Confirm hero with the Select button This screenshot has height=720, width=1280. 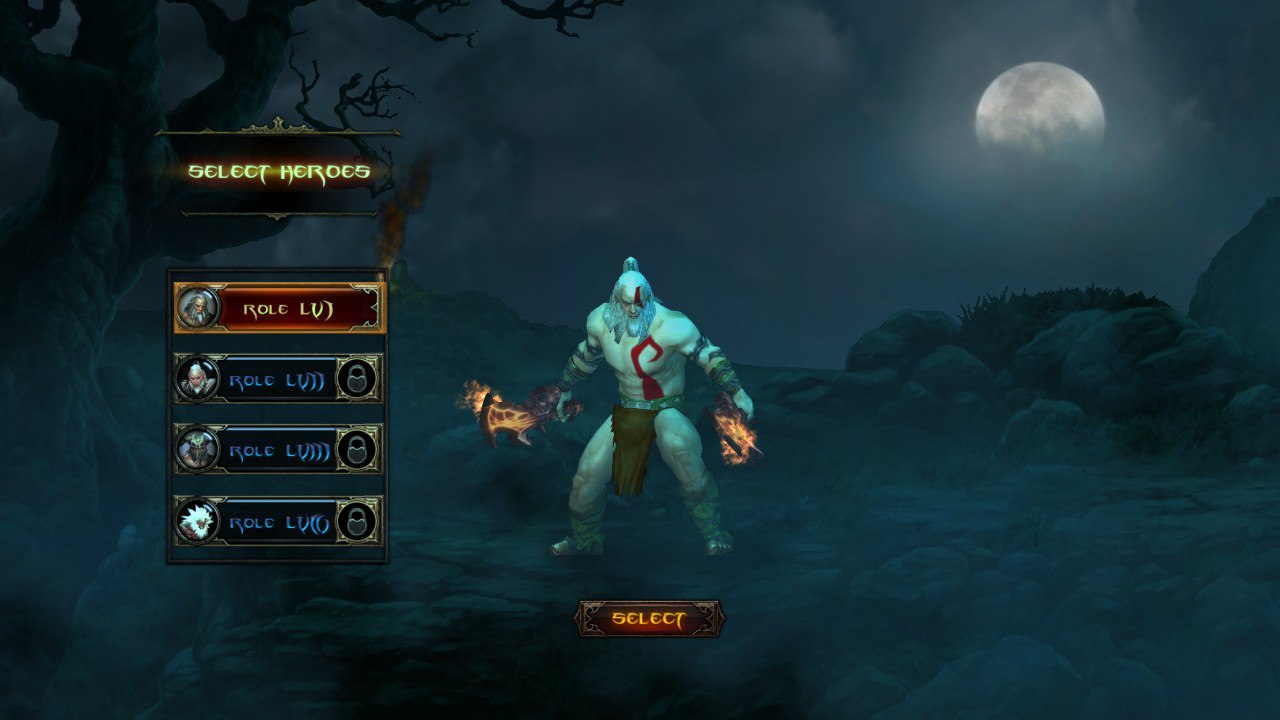[x=649, y=619]
